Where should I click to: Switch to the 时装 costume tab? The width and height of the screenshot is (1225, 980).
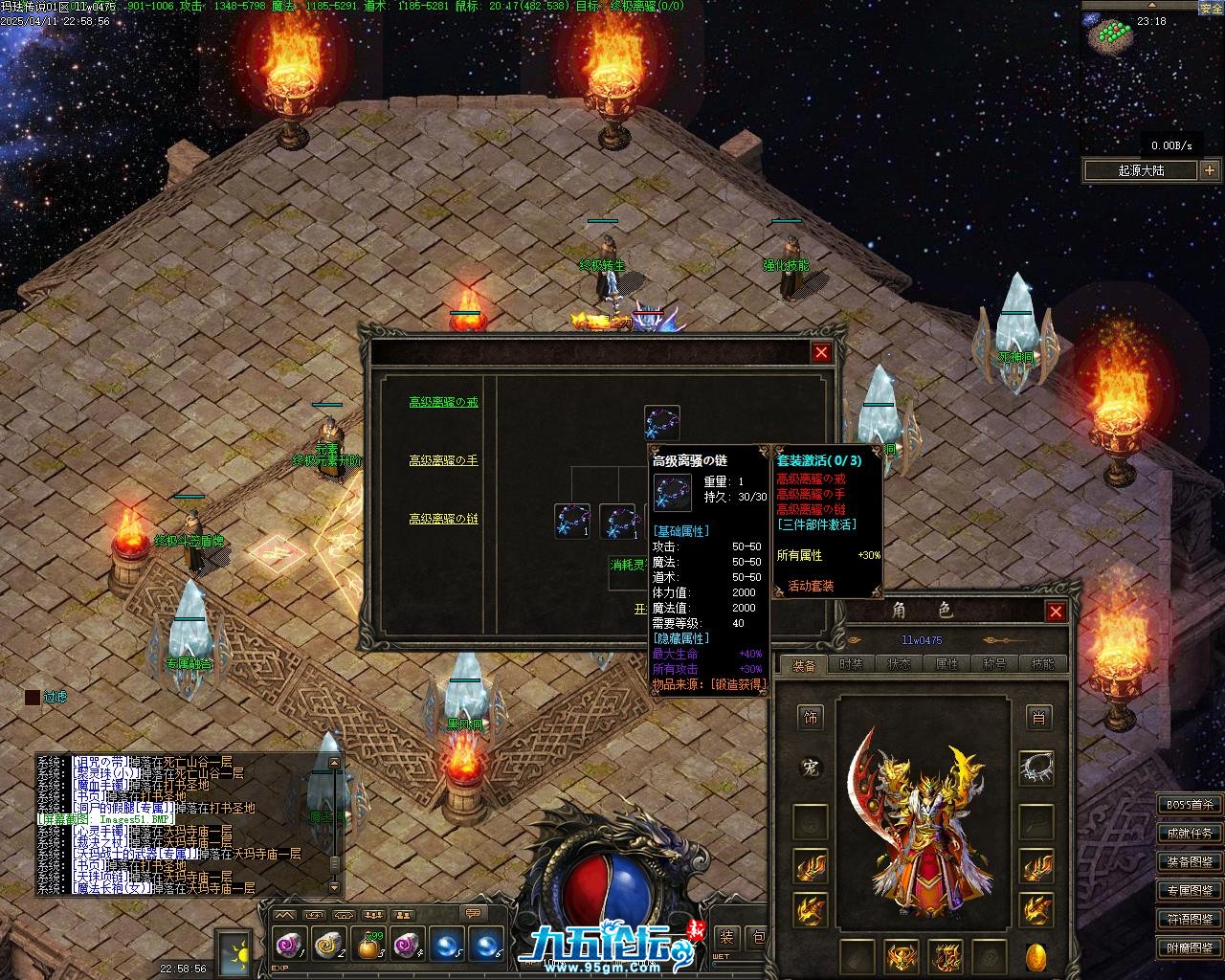coord(851,664)
